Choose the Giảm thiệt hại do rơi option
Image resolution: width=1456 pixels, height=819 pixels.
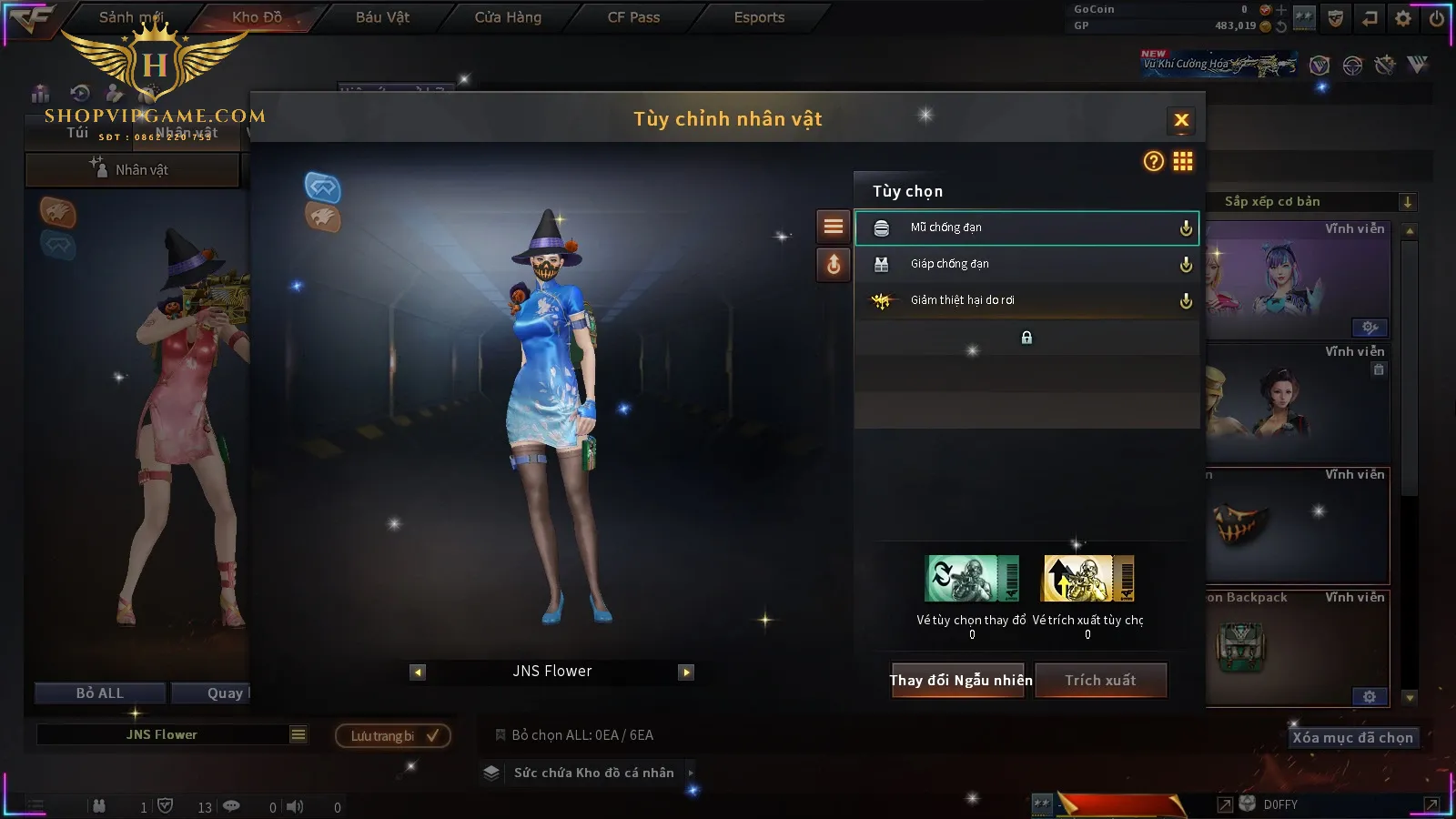point(1026,300)
